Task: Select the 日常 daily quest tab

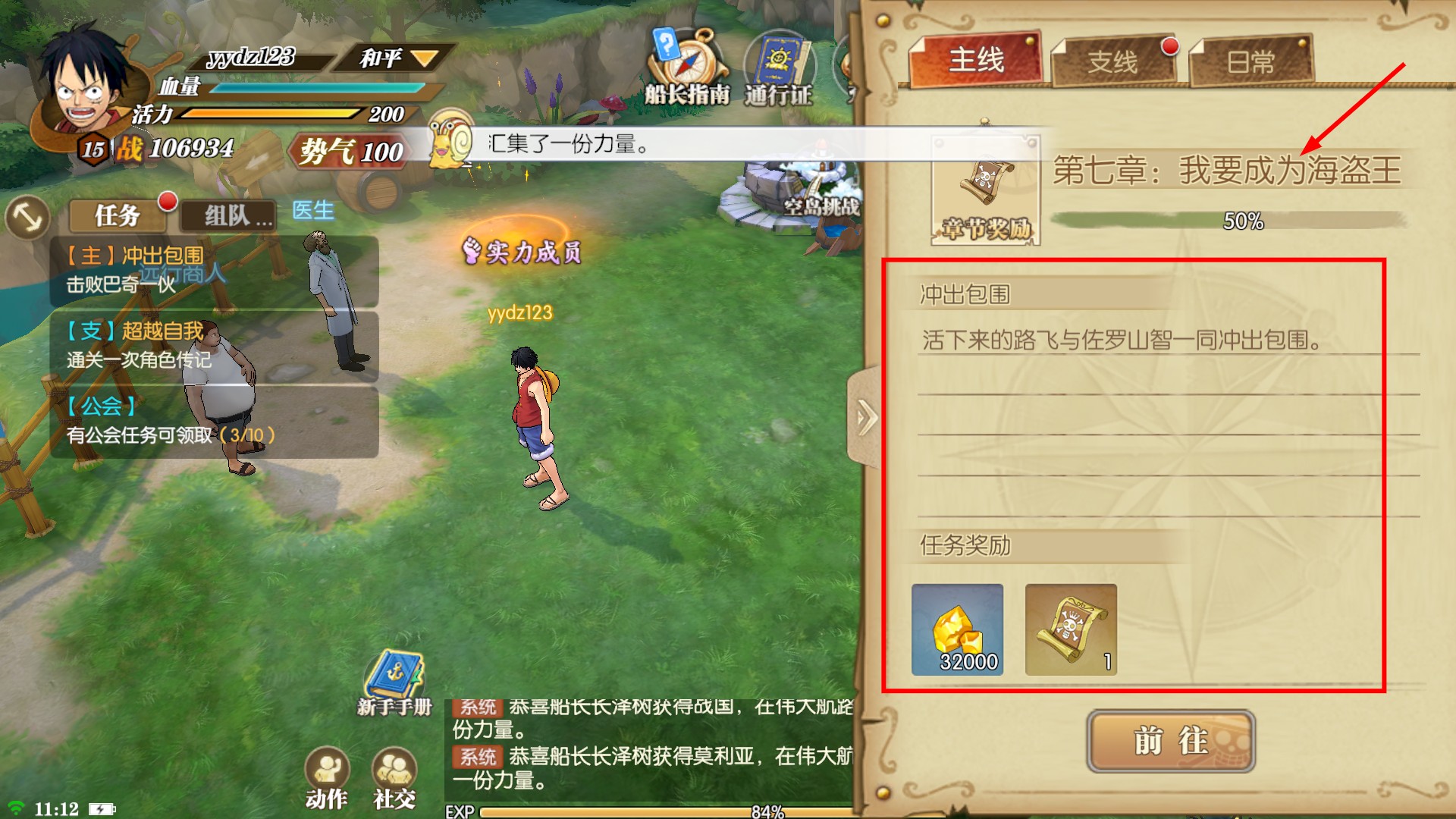Action: point(1250,61)
